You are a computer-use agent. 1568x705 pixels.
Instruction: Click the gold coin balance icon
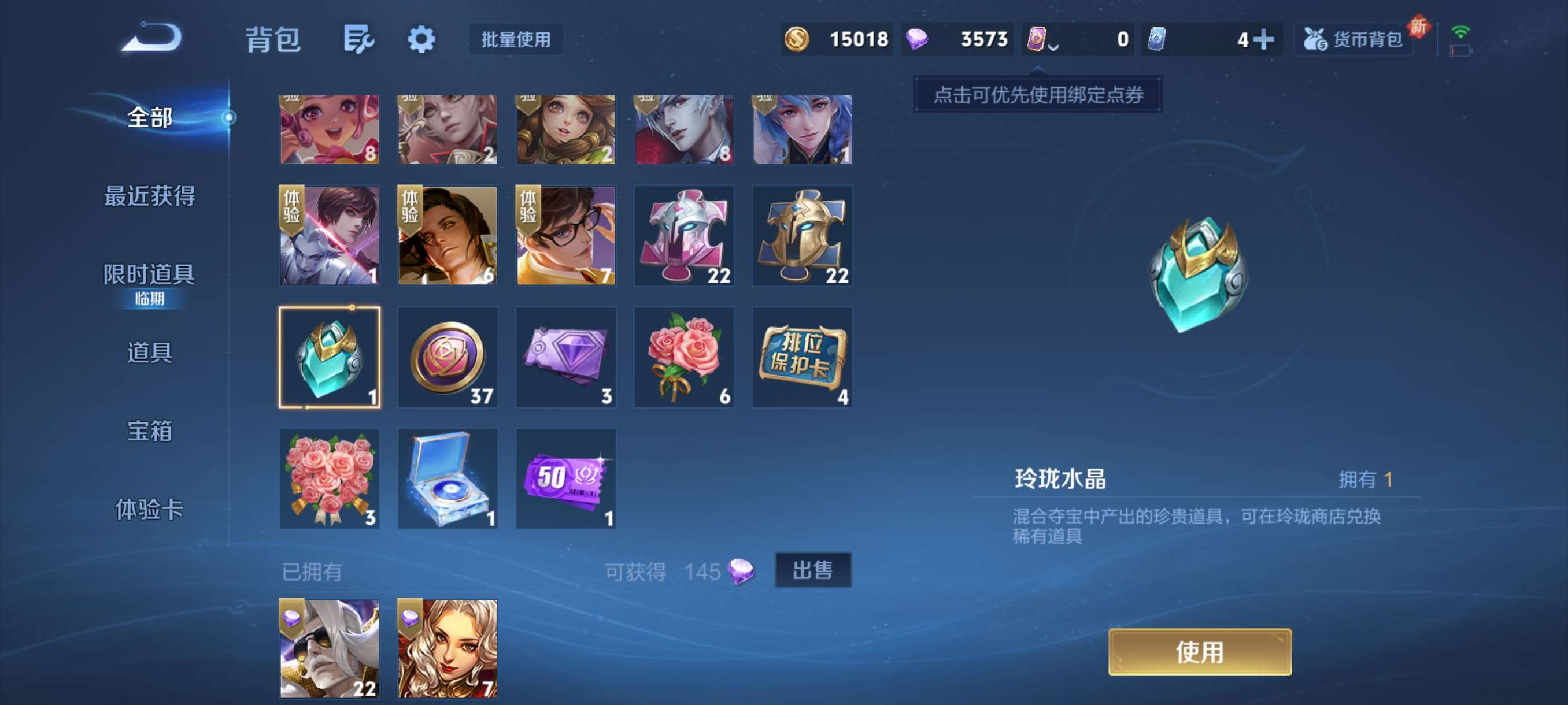tap(798, 38)
